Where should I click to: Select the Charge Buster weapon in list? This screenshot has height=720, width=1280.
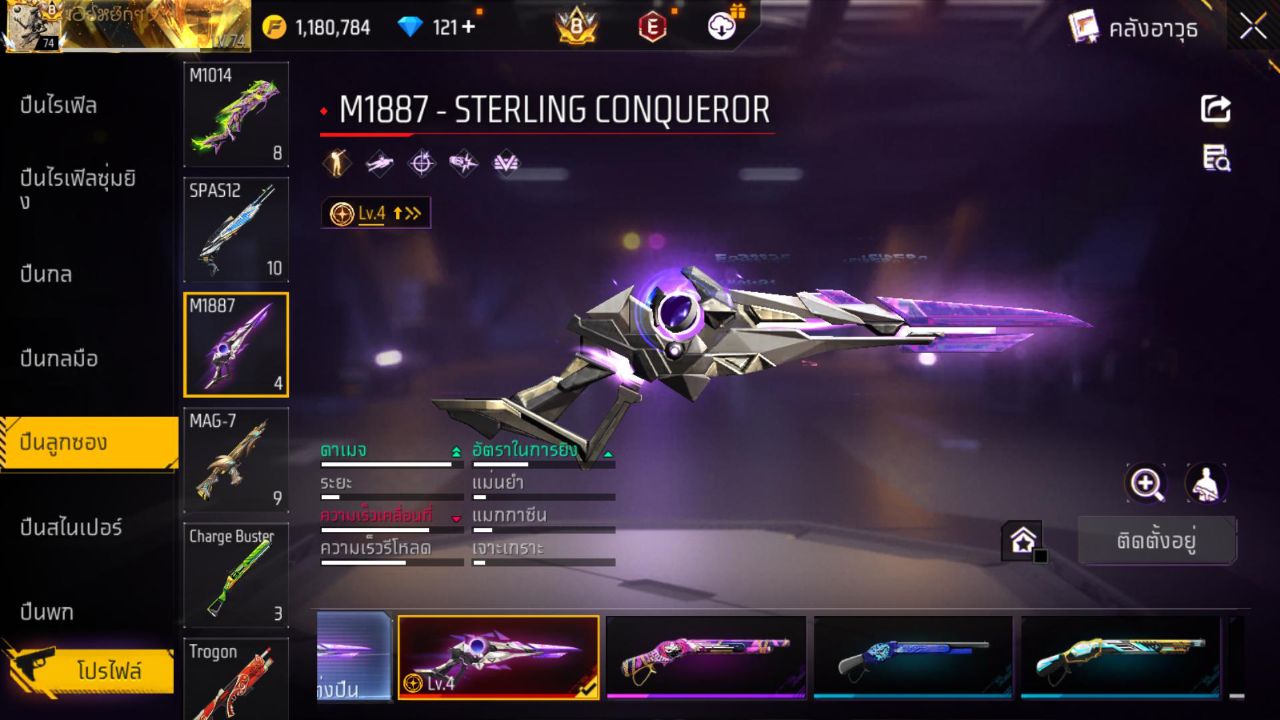236,573
